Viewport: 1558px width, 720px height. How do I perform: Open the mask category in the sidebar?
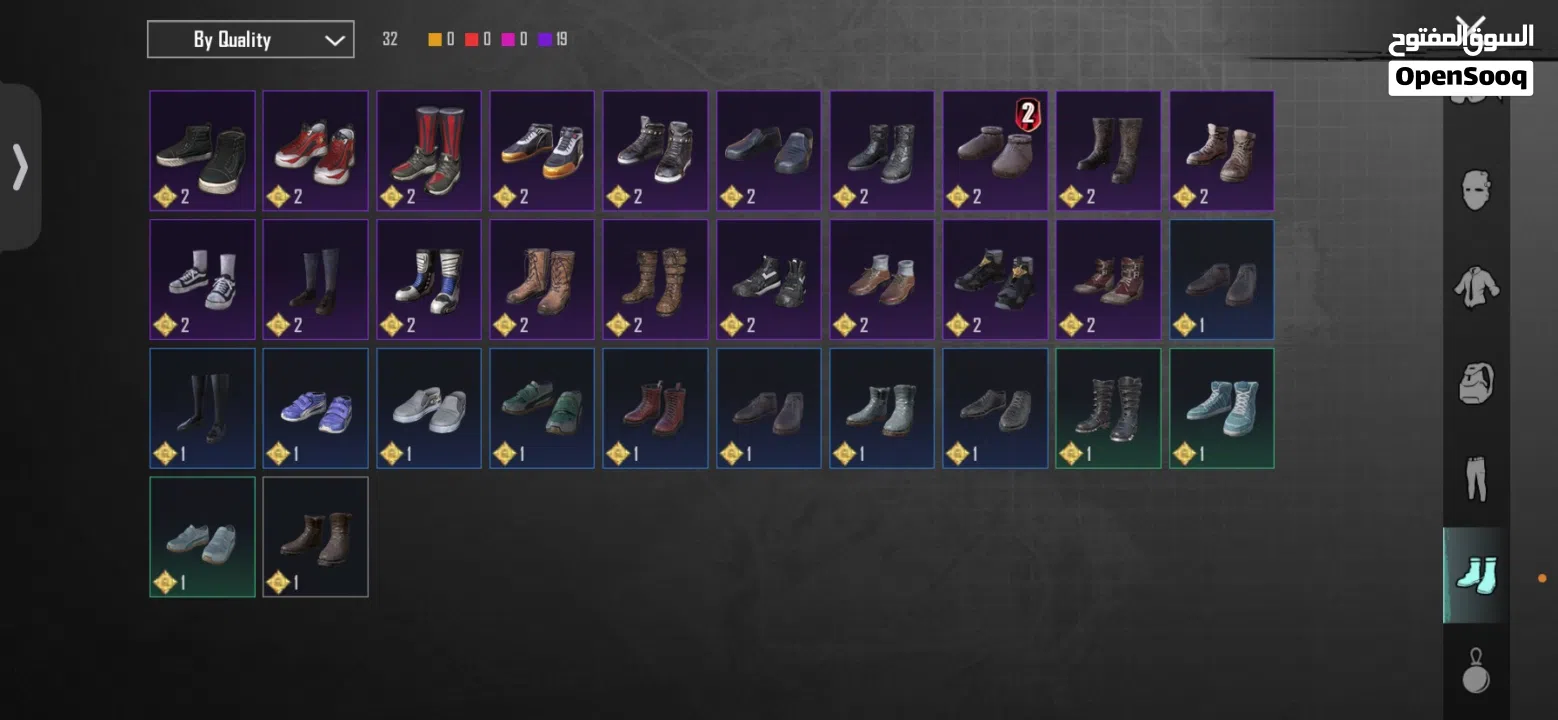point(1476,188)
